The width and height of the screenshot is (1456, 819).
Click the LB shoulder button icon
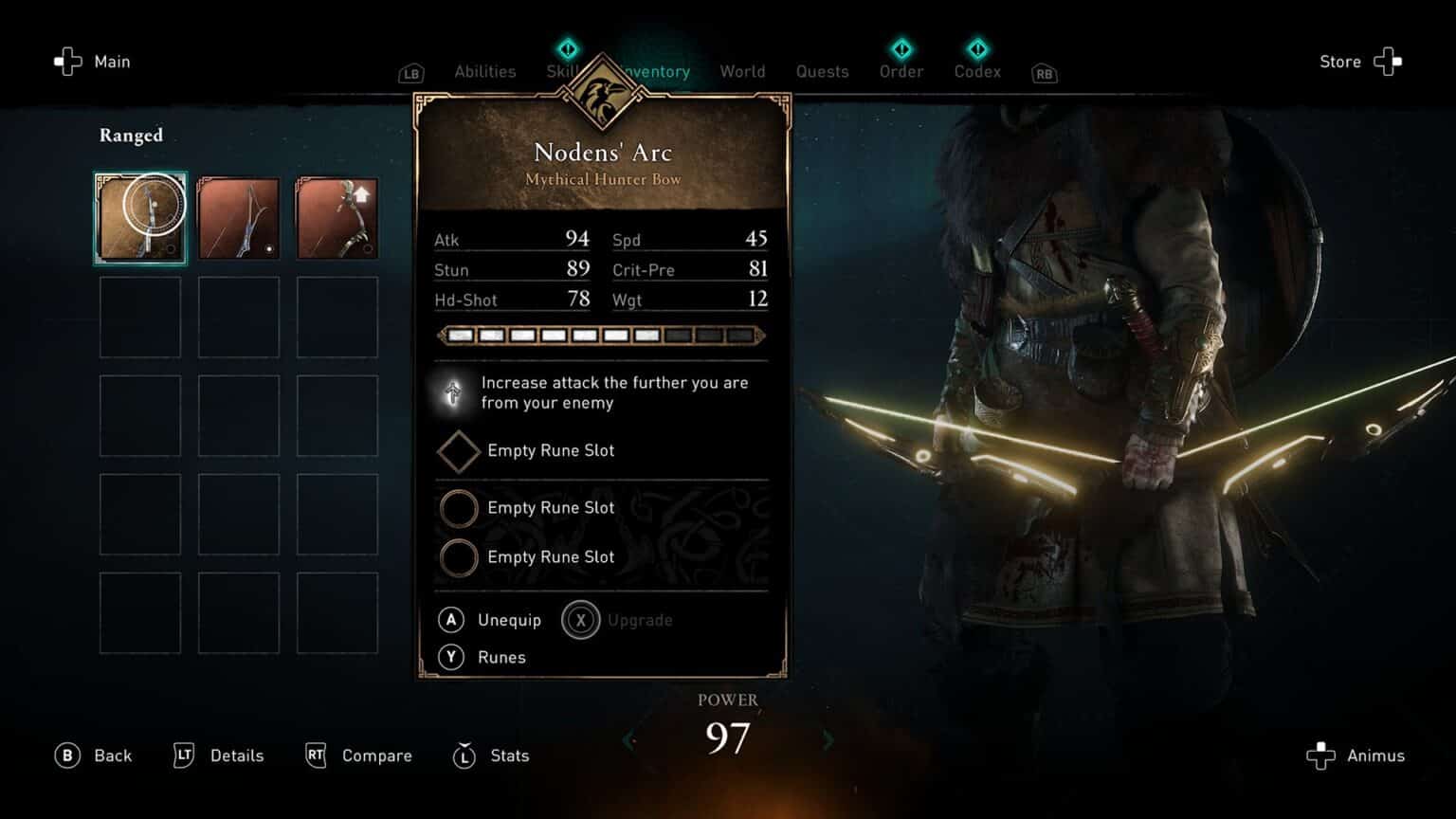tap(410, 72)
